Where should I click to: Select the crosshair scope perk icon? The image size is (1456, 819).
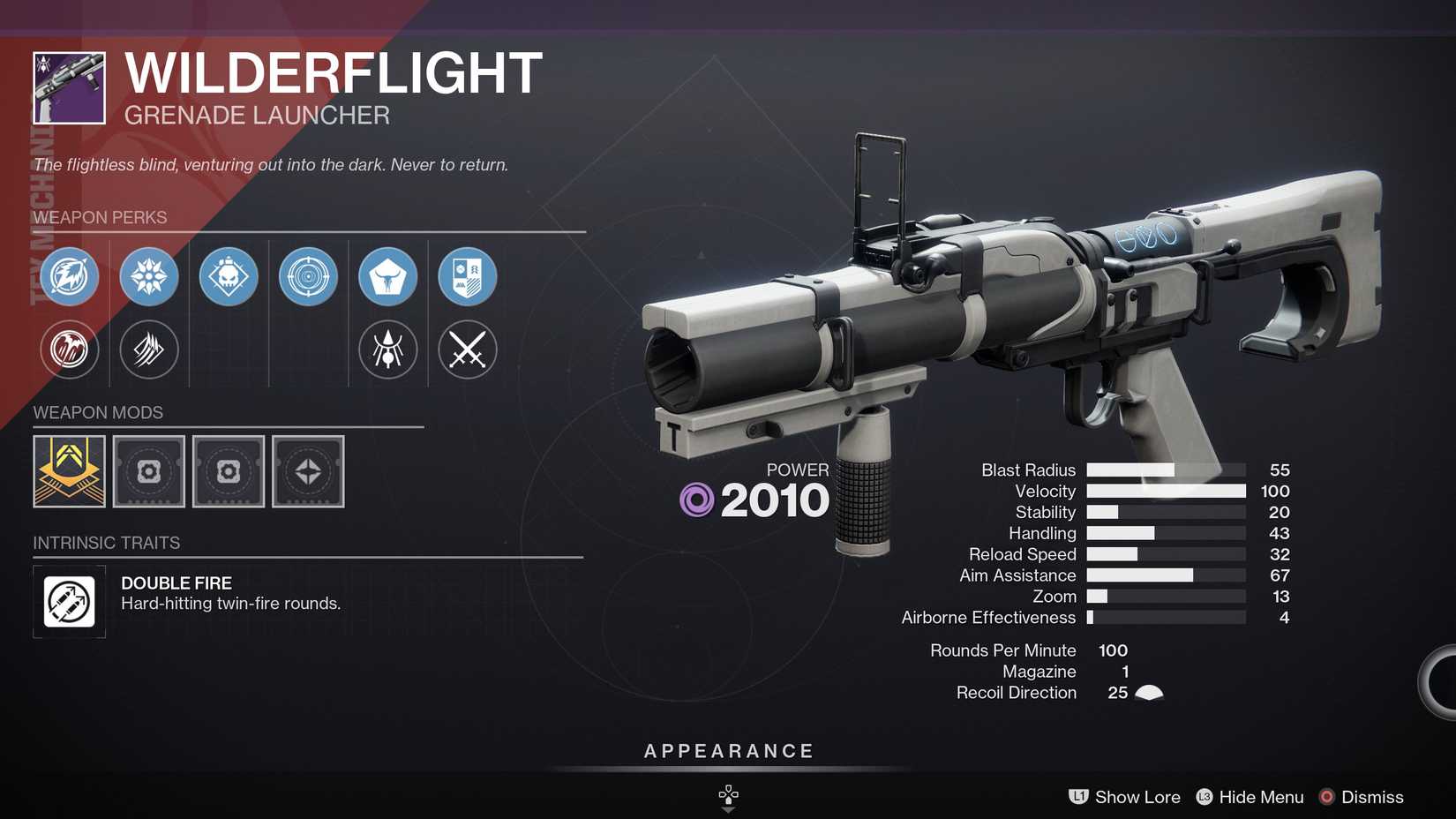tap(308, 276)
